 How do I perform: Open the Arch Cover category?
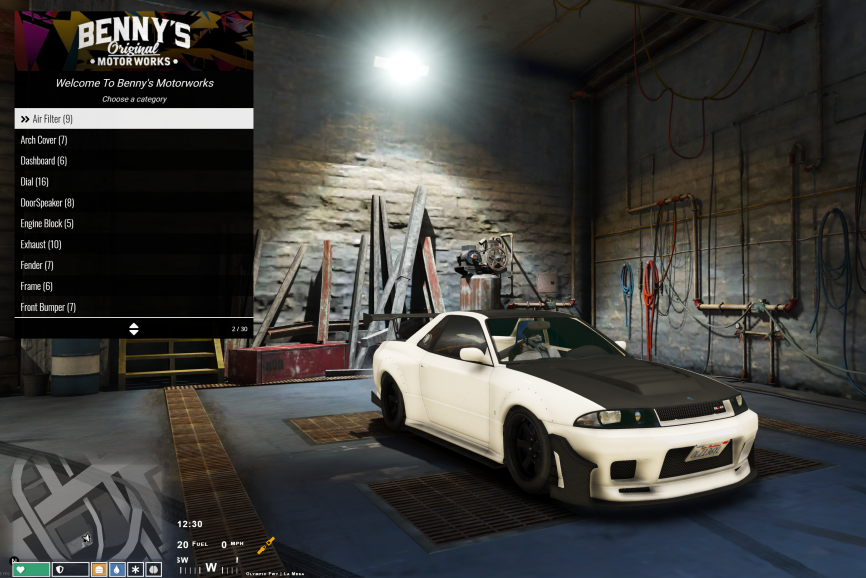point(133,140)
